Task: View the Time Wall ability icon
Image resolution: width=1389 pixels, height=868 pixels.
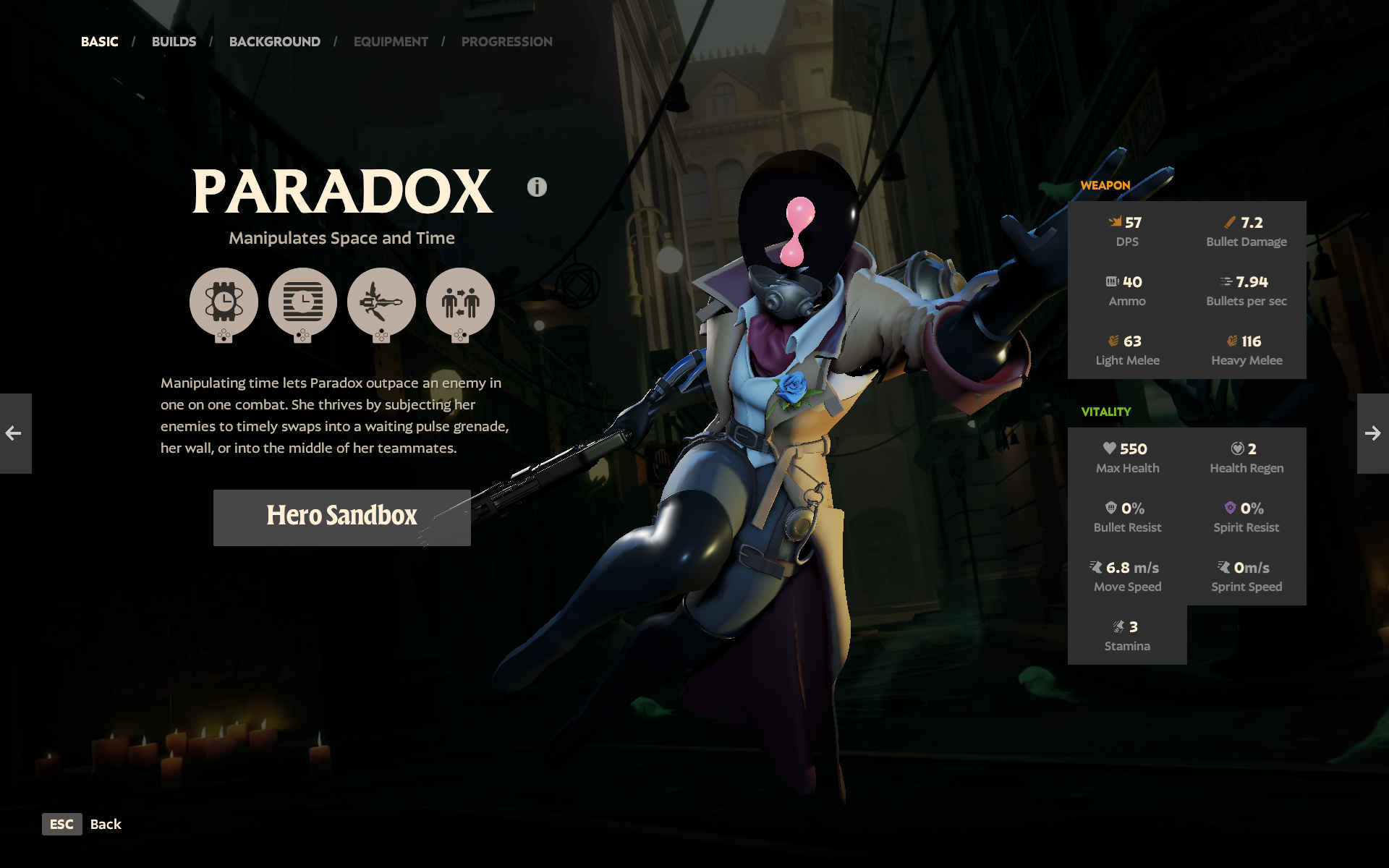Action: click(302, 302)
